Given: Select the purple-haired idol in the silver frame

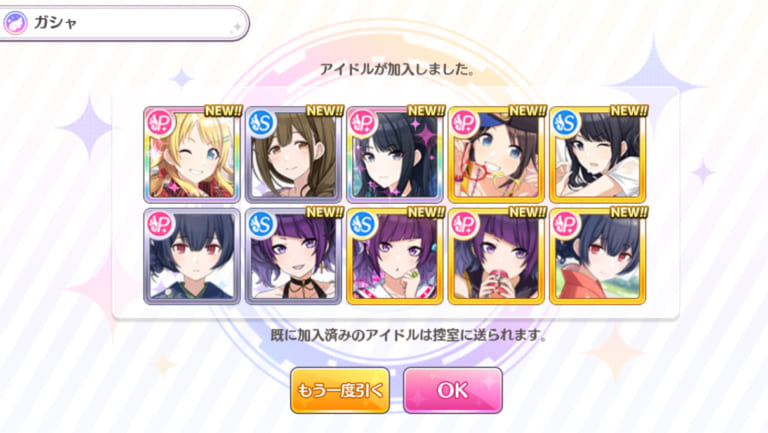Looking at the screenshot, I should [294, 255].
